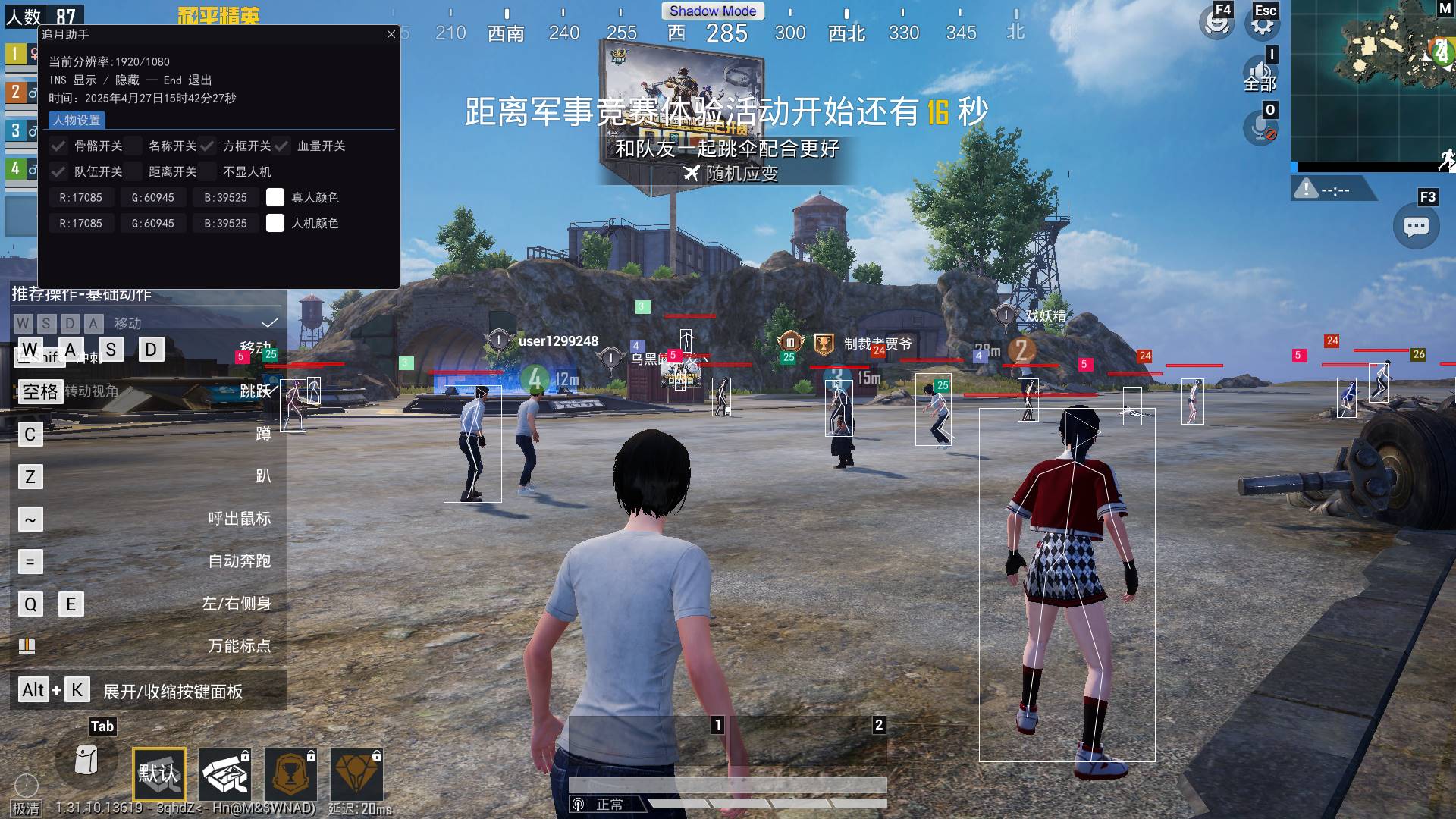Screen dimensions: 1456x819
Task: Place a 万能标点 universal marker
Action: point(27,646)
